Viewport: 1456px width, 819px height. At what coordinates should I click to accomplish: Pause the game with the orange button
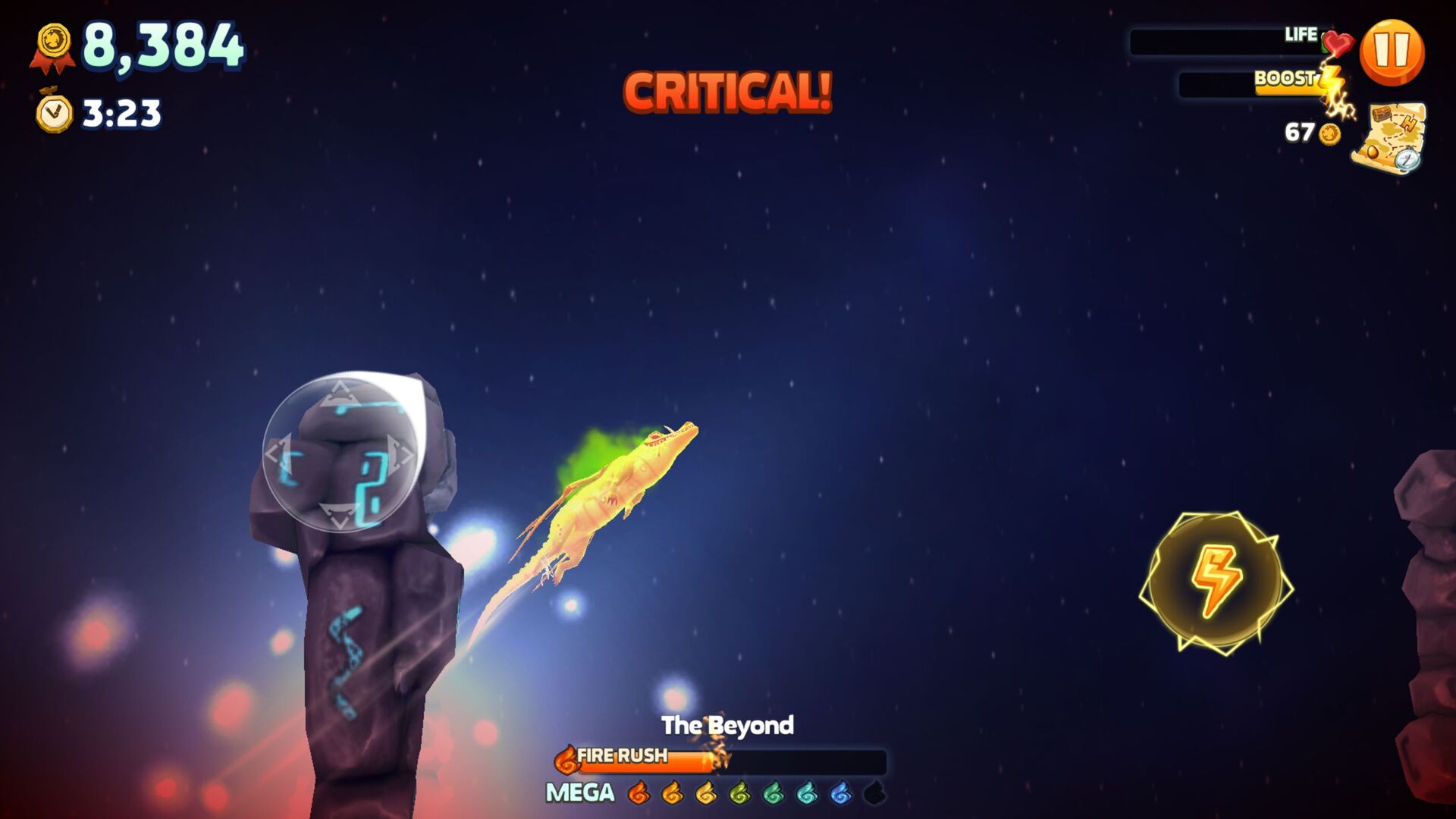tap(1392, 52)
